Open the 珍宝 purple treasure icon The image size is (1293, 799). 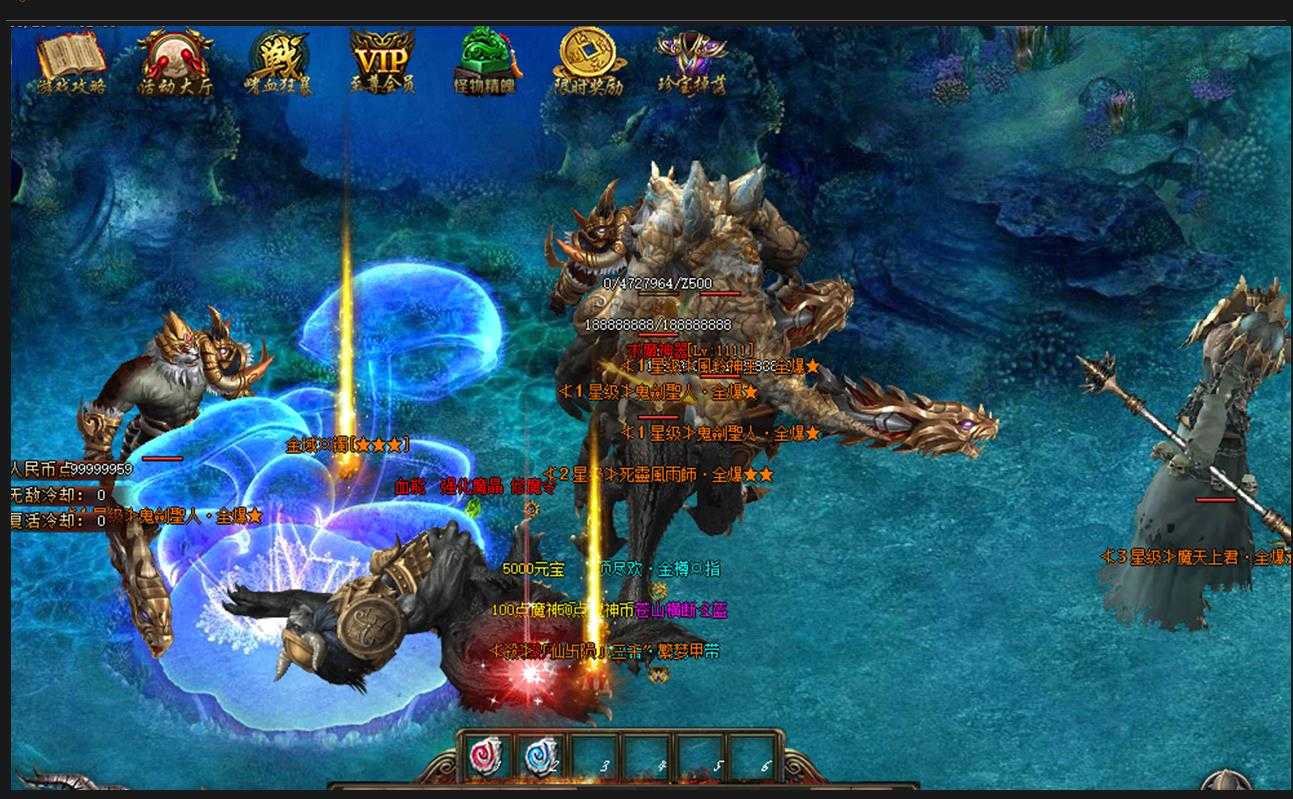pos(692,60)
